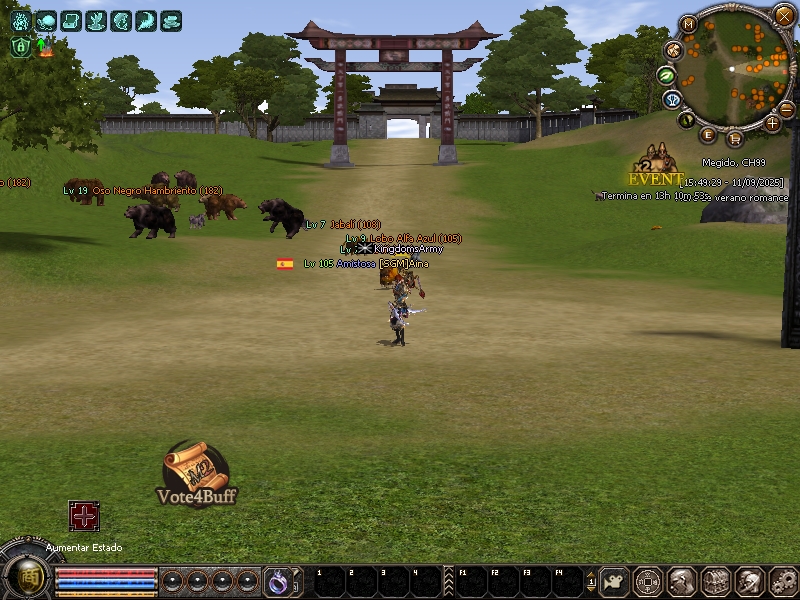Open the world map with the M button

pyautogui.click(x=689, y=23)
